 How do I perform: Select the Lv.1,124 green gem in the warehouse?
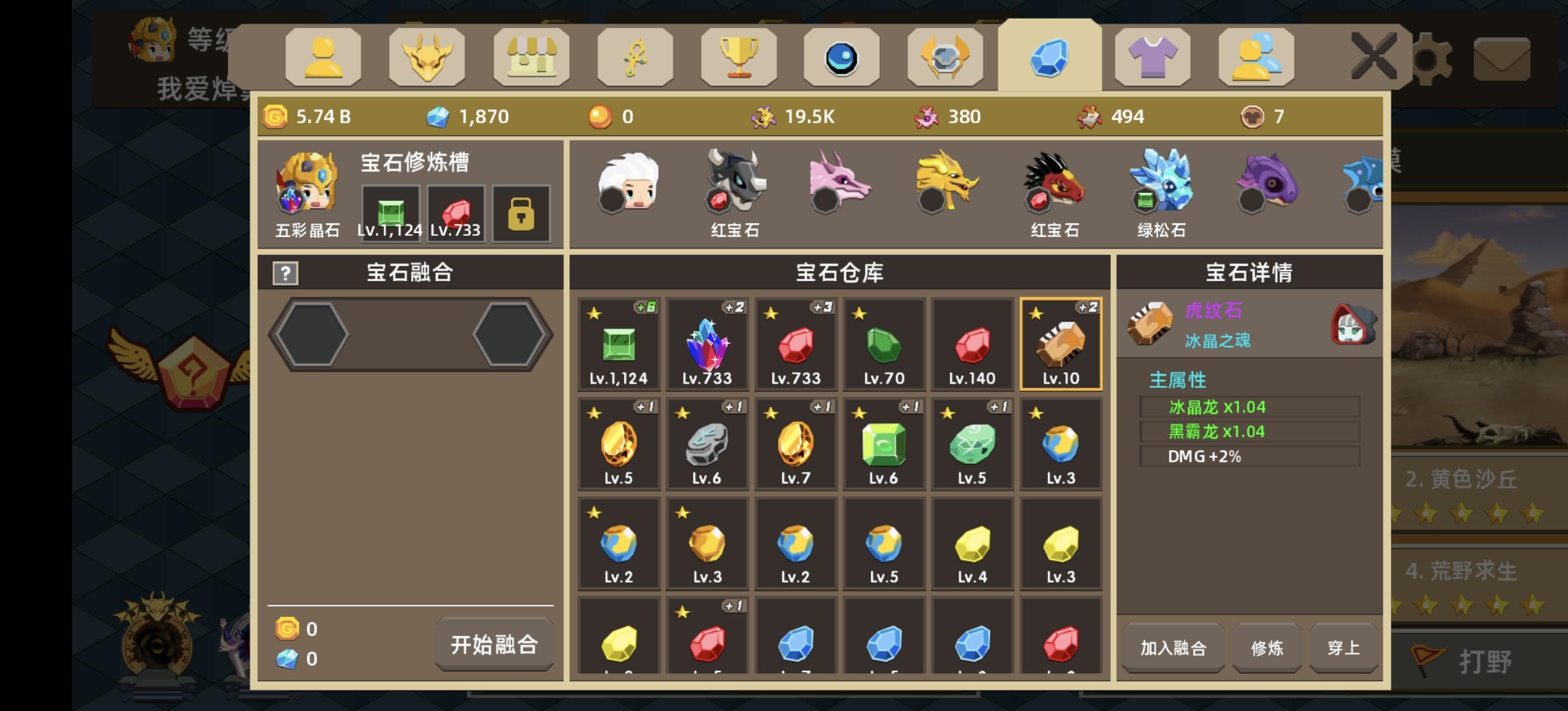coord(619,344)
